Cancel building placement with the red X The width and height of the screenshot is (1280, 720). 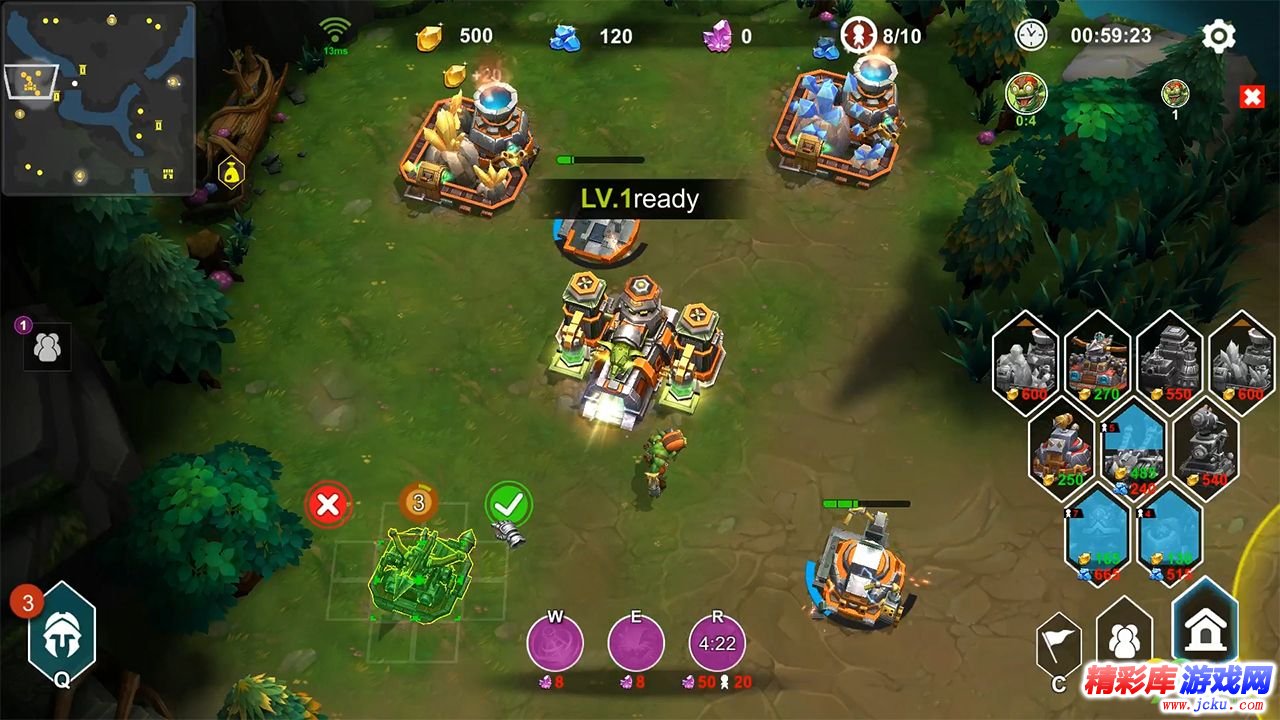point(327,505)
